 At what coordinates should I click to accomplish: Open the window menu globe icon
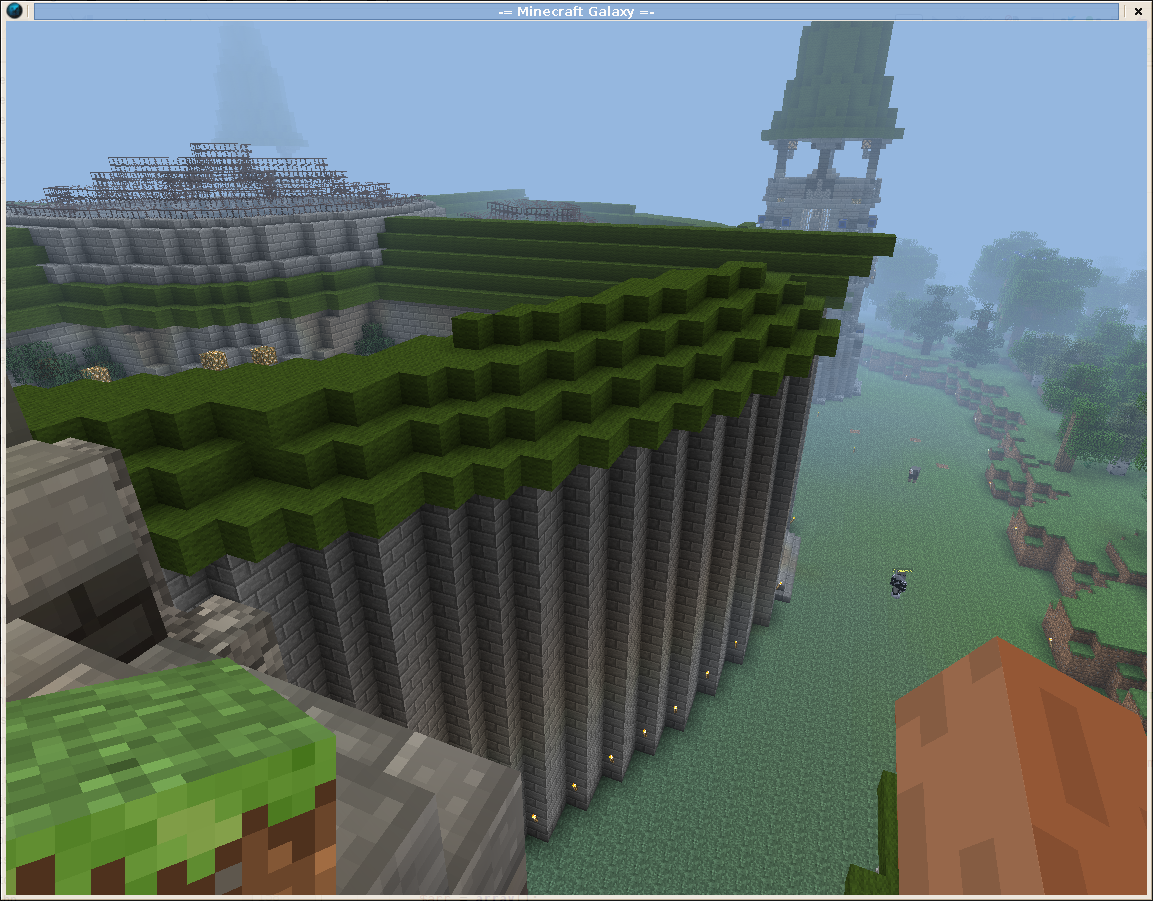click(x=14, y=11)
